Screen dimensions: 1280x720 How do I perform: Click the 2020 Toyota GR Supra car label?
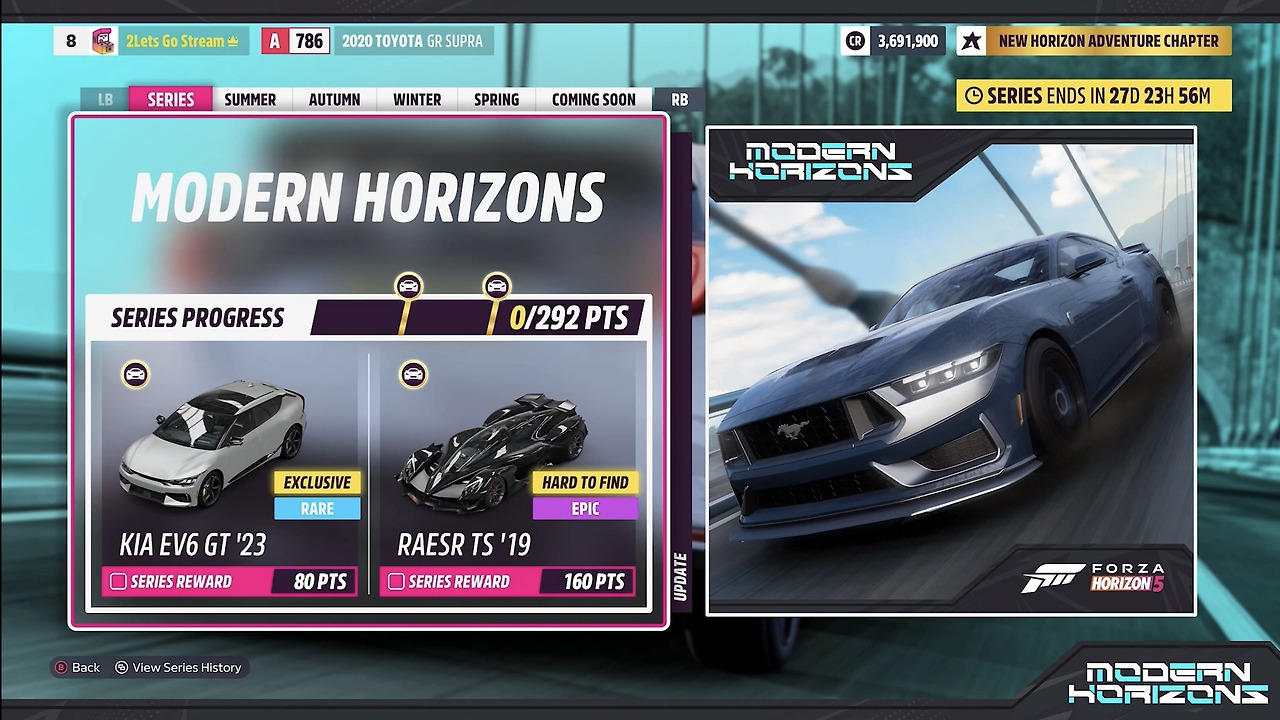412,41
